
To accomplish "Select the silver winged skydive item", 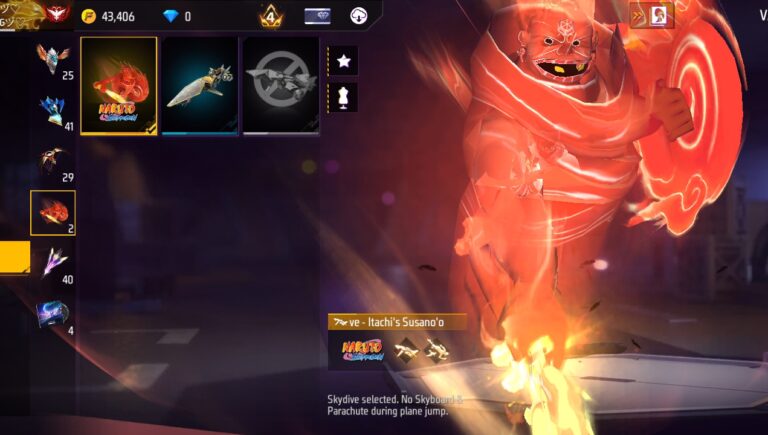I will coord(200,85).
